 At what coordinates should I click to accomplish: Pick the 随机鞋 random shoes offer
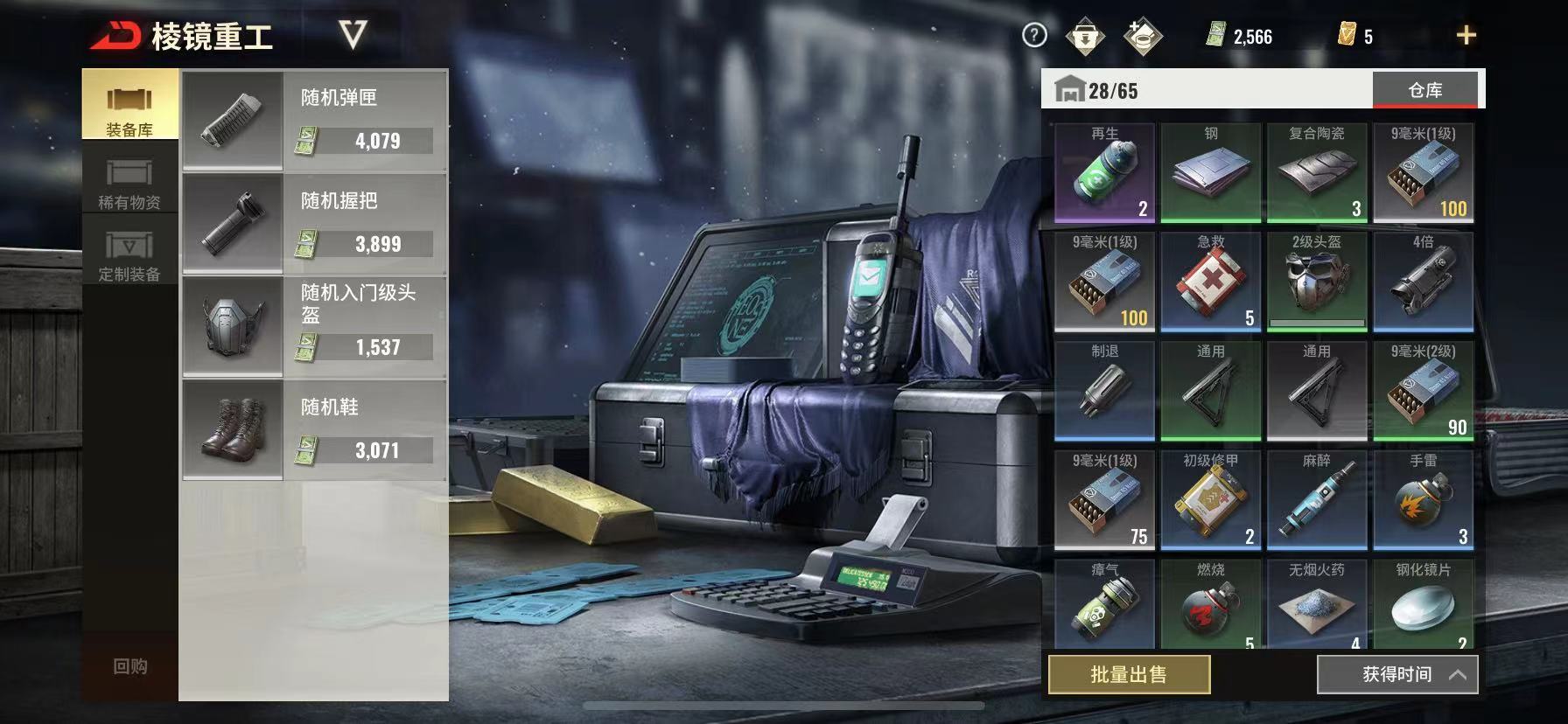coord(315,430)
